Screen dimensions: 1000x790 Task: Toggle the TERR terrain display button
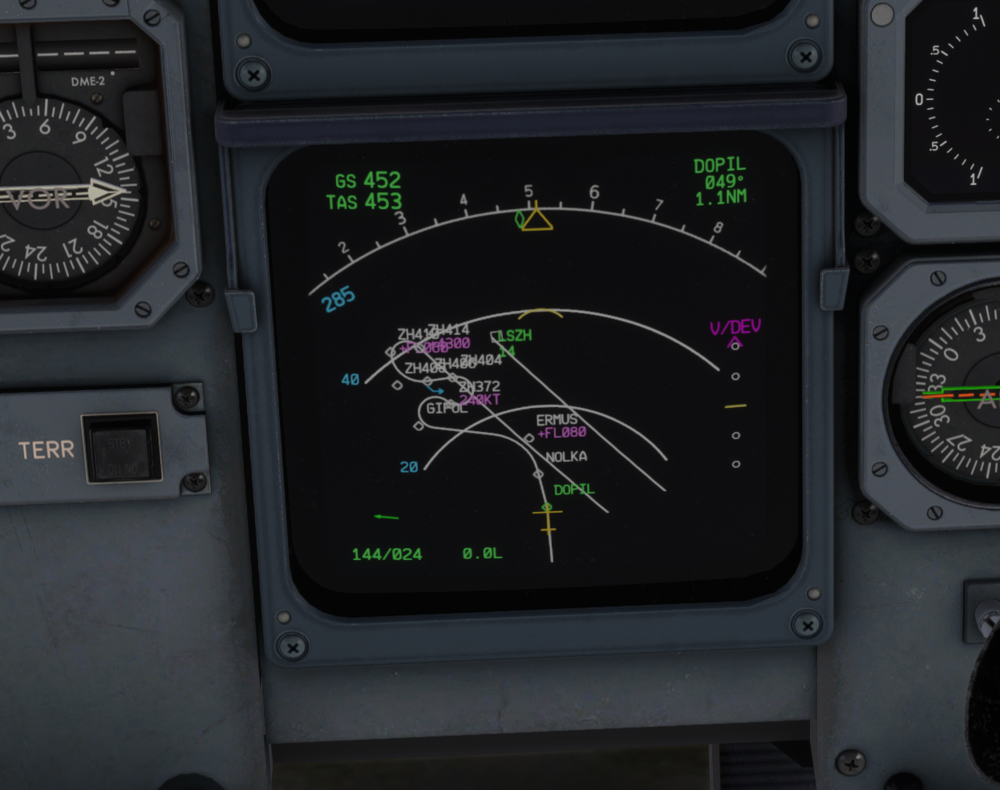tap(121, 447)
